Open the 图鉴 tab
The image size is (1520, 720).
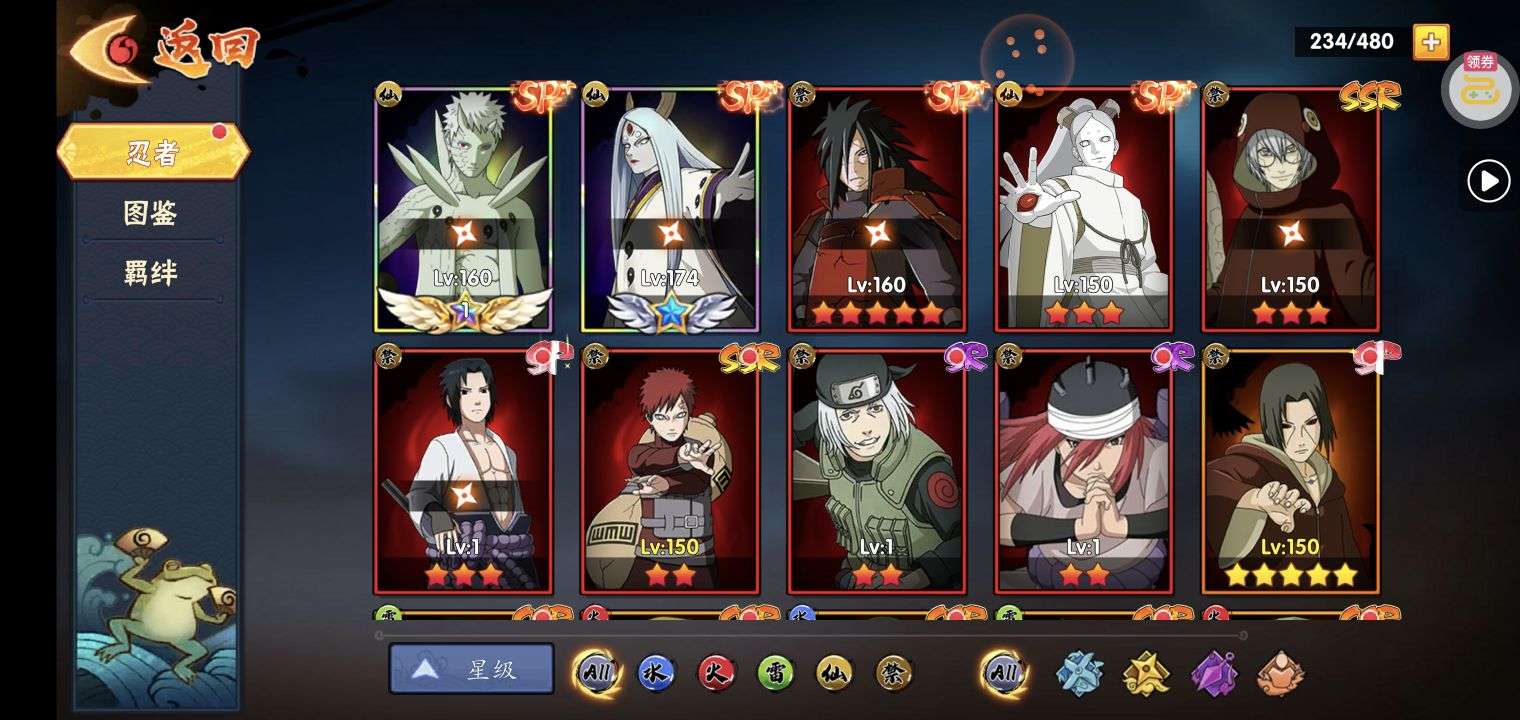point(151,213)
